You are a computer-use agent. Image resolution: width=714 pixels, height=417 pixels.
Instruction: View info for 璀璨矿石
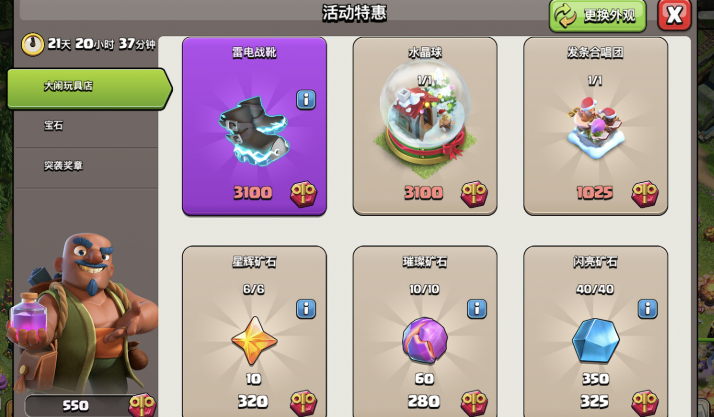coord(477,308)
